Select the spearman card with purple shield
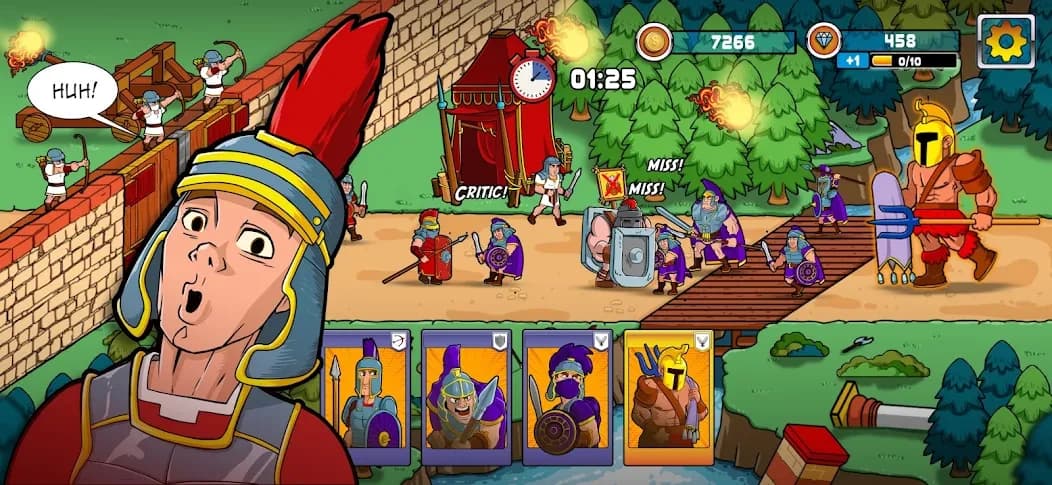 366,396
